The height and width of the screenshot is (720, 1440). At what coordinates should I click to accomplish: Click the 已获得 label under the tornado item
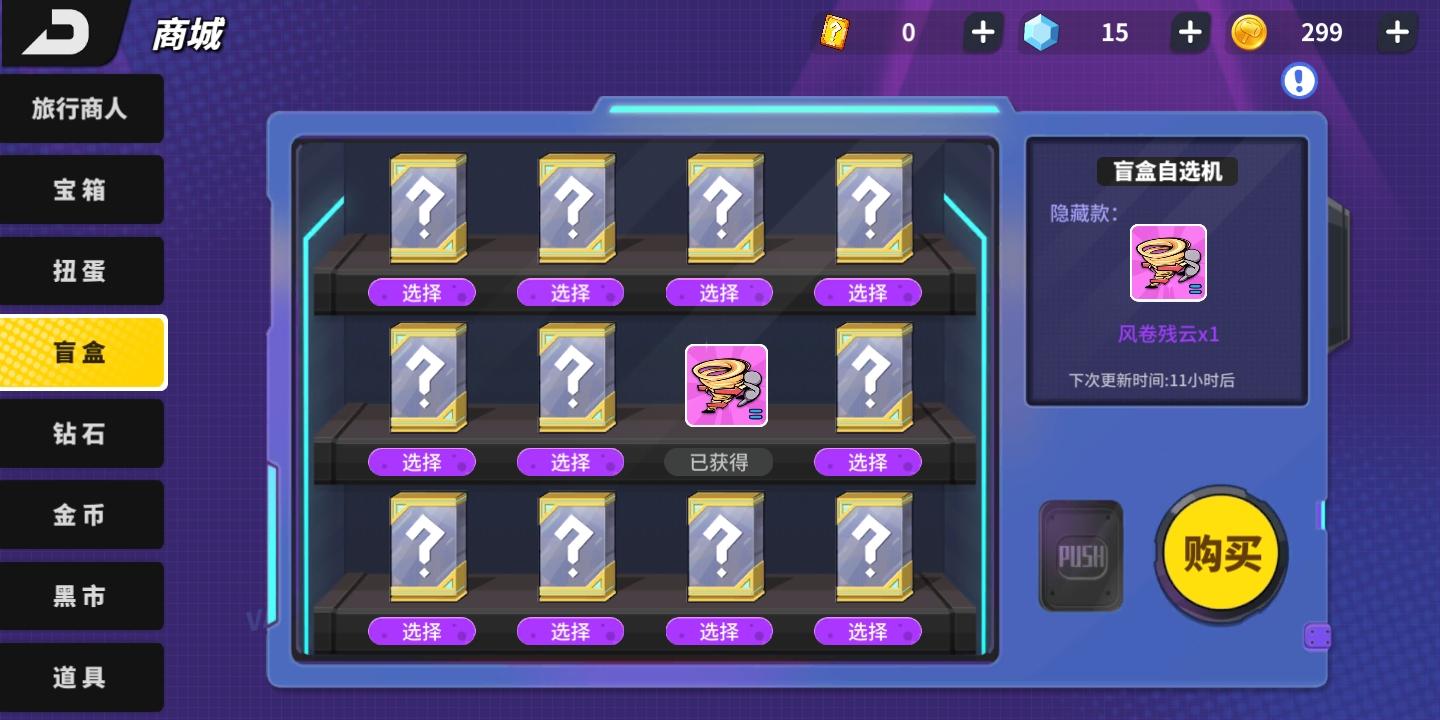[718, 462]
